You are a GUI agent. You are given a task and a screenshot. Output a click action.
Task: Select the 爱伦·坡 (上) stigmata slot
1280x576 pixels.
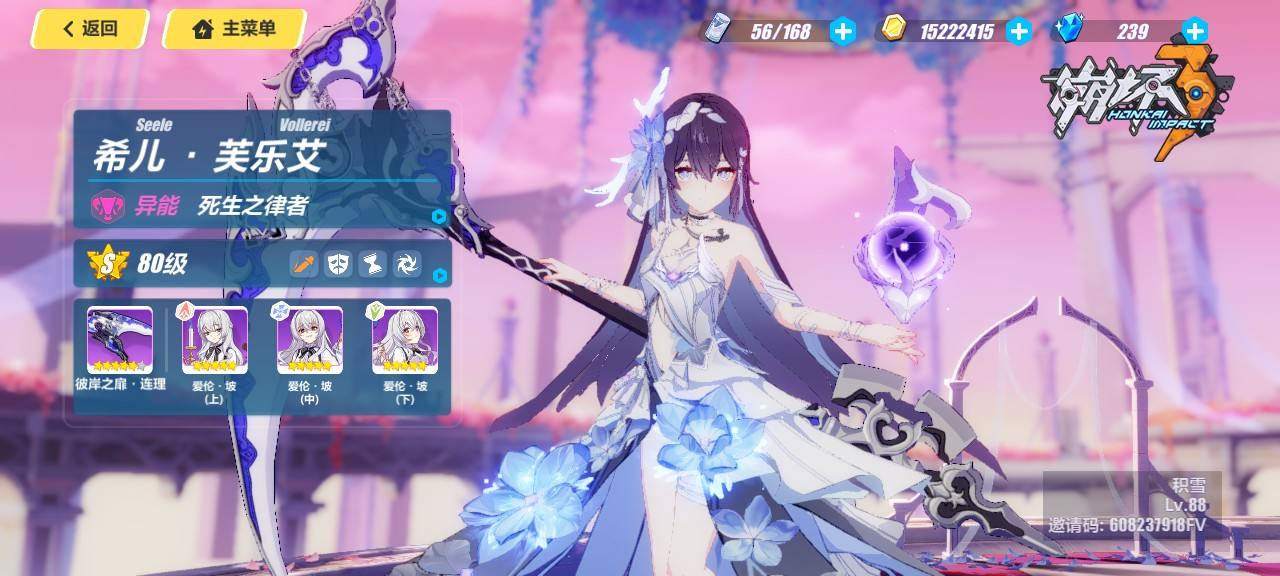pos(214,341)
